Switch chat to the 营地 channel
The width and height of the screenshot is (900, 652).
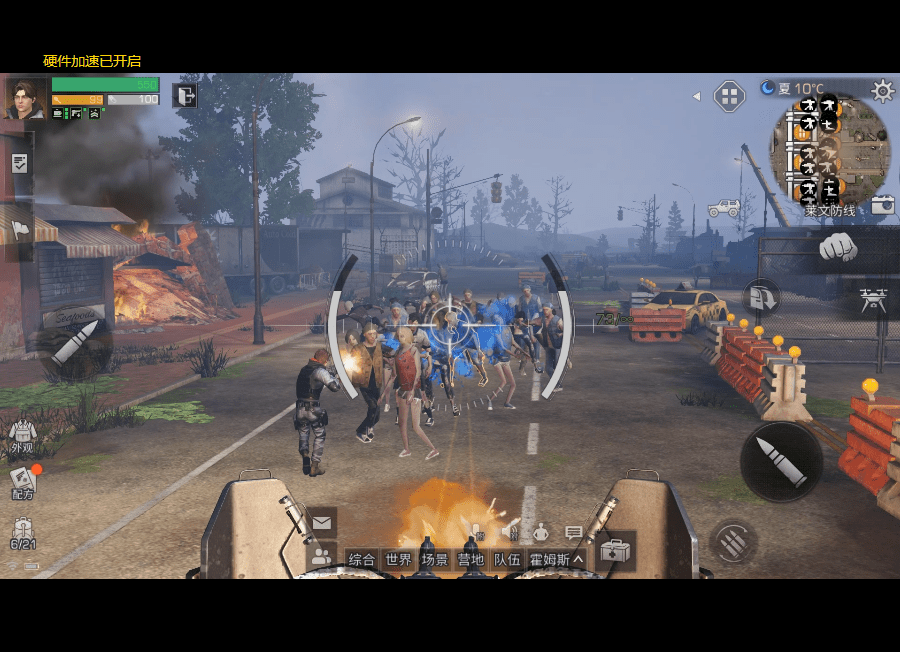(470, 560)
